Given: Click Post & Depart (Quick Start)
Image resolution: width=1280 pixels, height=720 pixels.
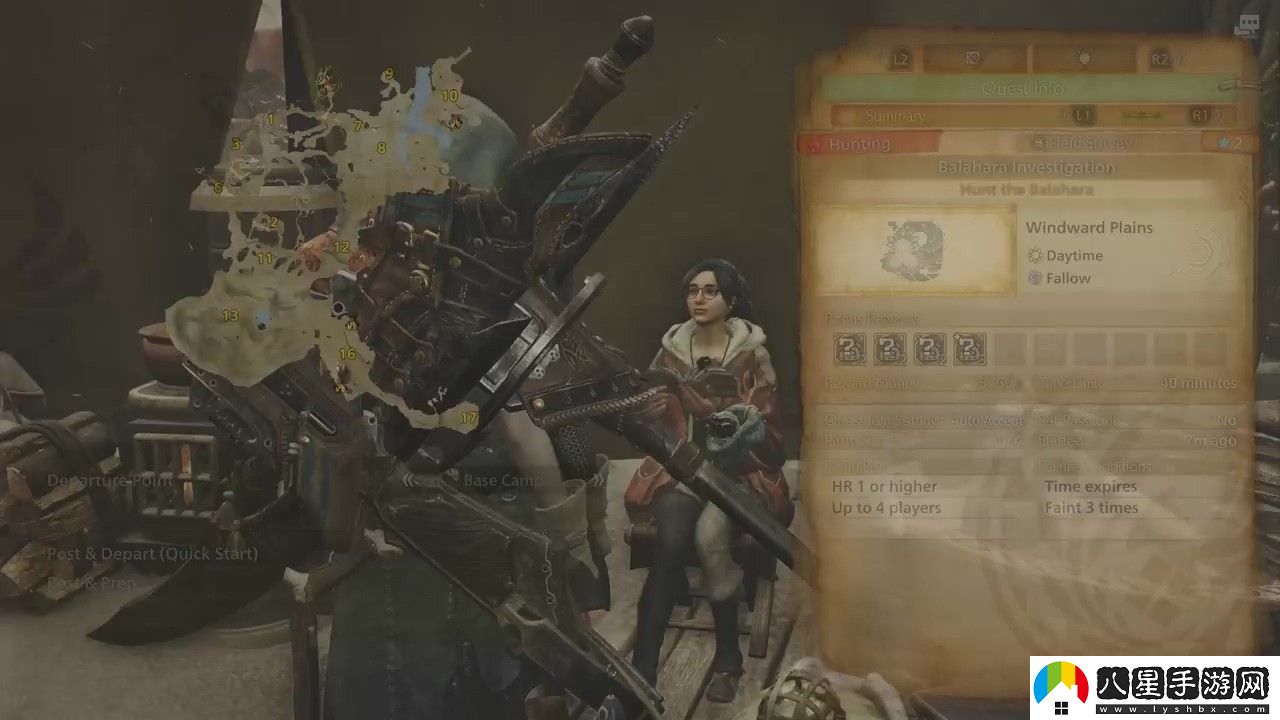Looking at the screenshot, I should [x=152, y=553].
